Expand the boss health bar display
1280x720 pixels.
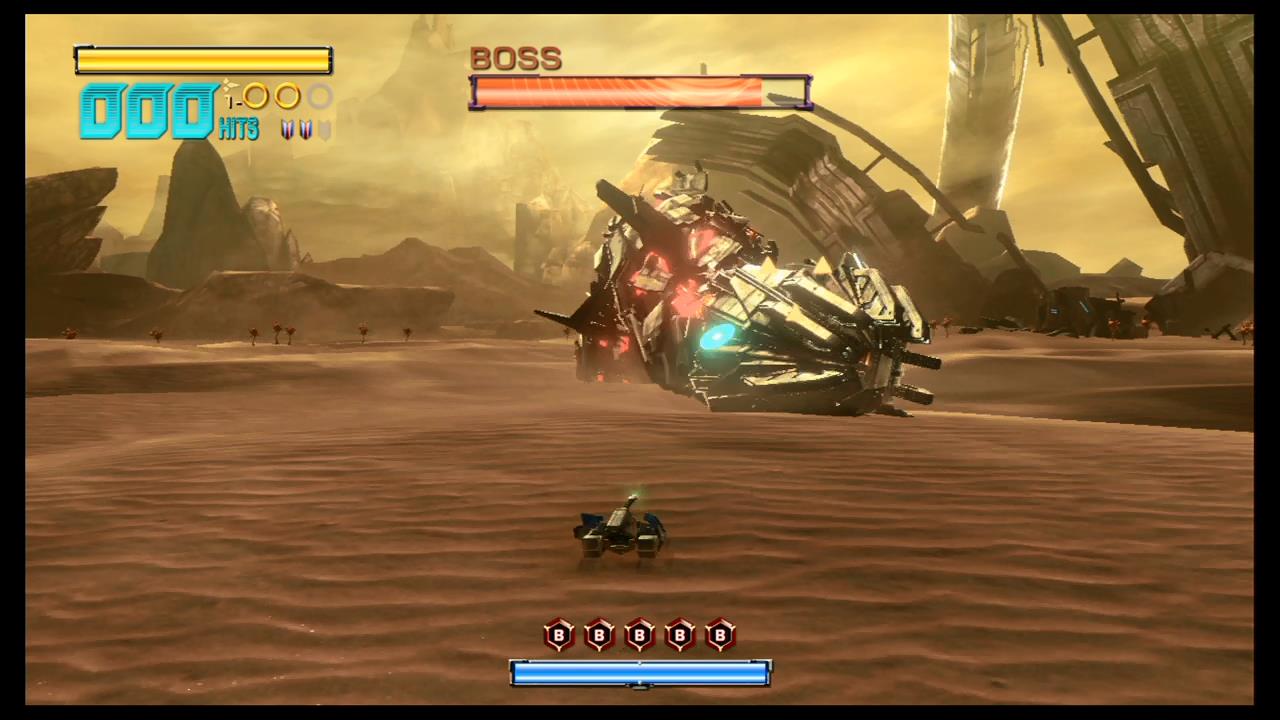[x=640, y=93]
